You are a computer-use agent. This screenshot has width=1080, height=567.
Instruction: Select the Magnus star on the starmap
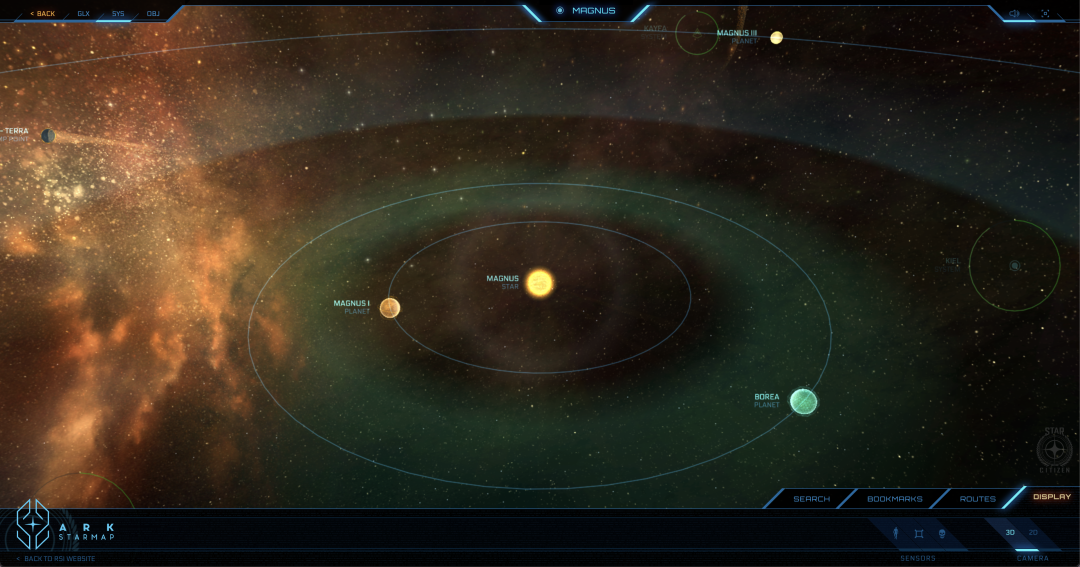pyautogui.click(x=540, y=283)
